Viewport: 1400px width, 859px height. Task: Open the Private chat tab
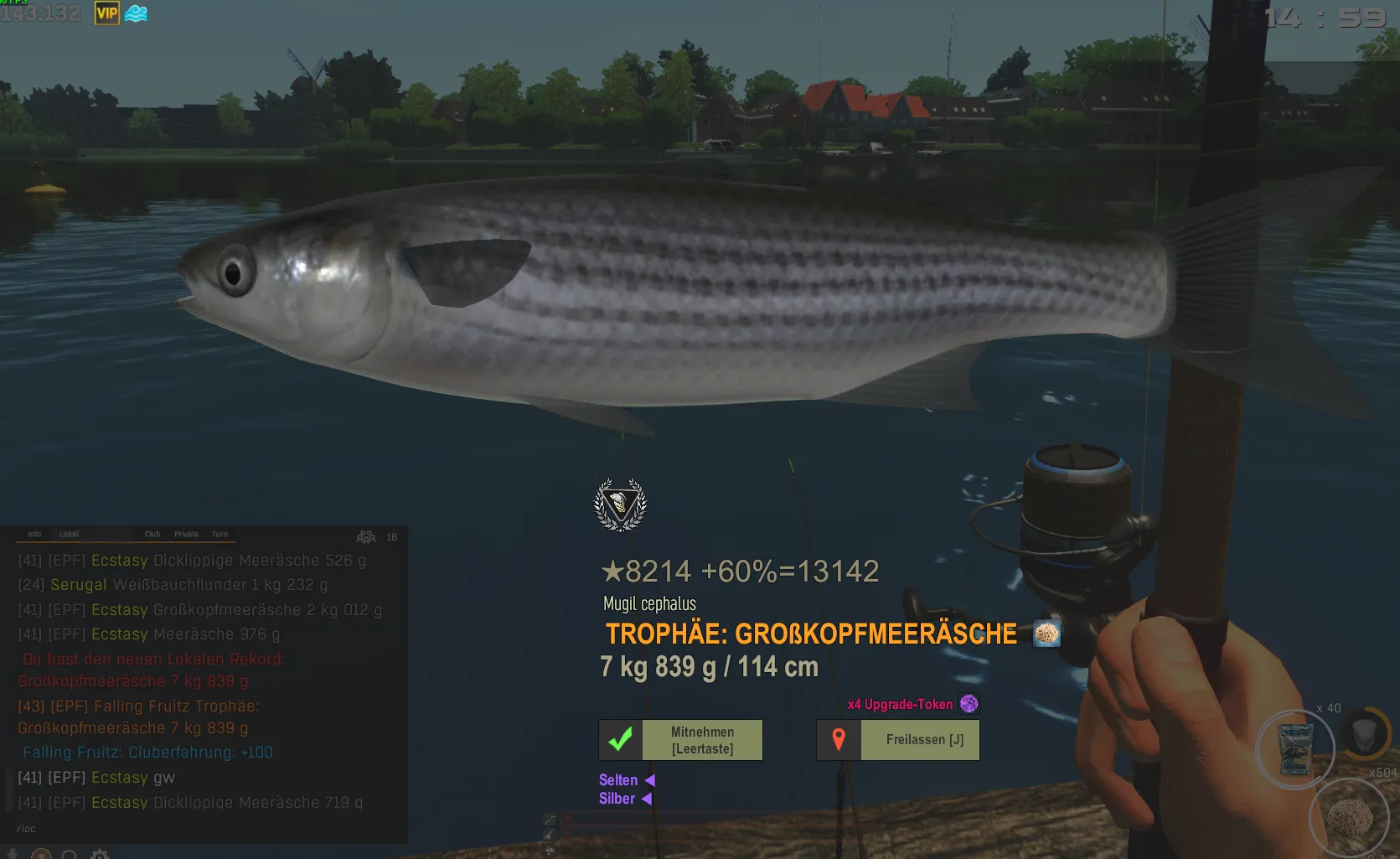[x=186, y=534]
